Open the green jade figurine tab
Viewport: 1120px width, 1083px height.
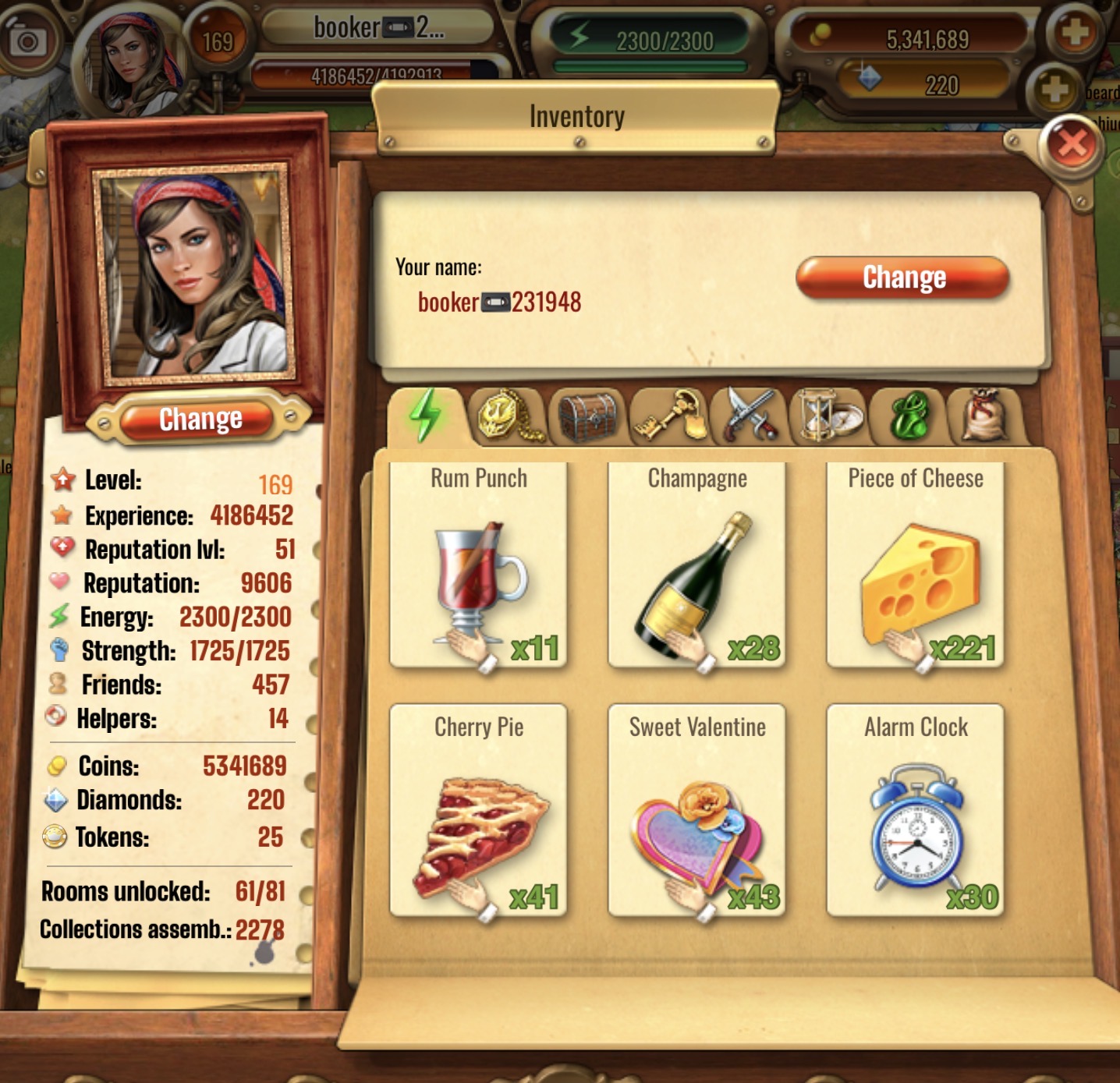point(909,416)
